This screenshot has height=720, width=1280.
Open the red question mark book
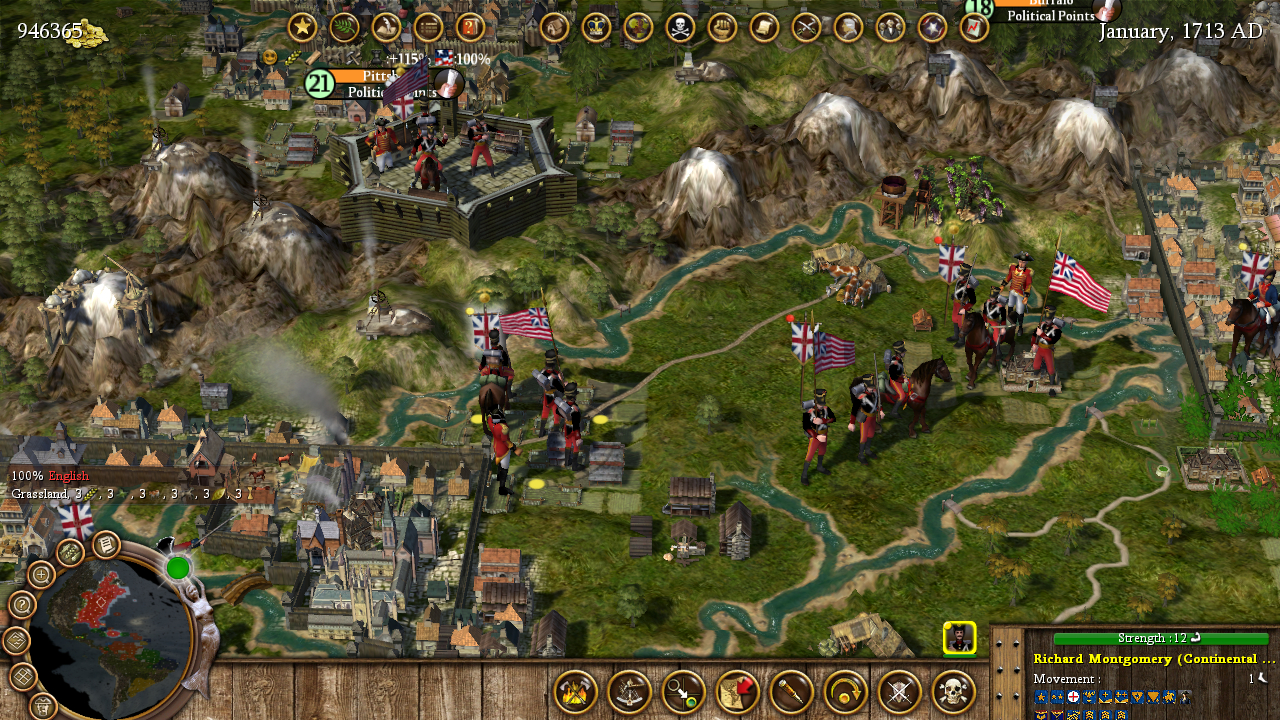pyautogui.click(x=470, y=27)
